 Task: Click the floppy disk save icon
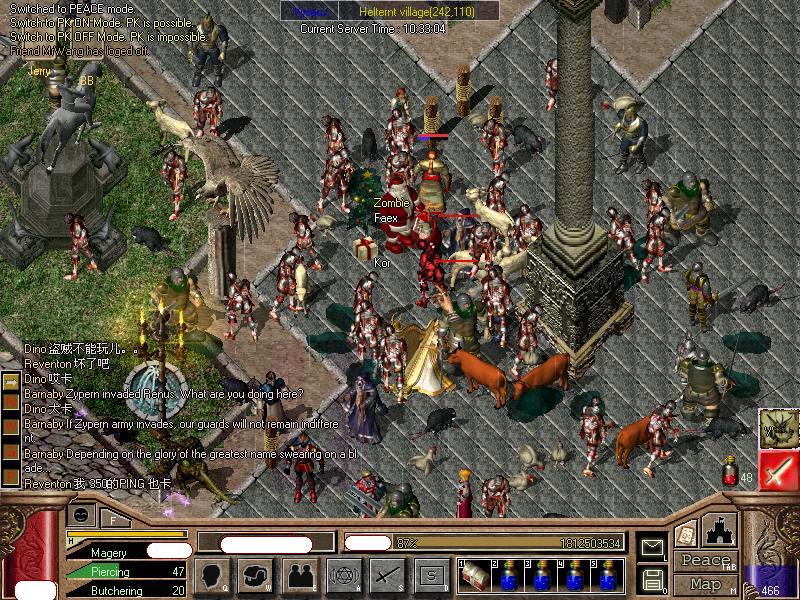(652, 579)
